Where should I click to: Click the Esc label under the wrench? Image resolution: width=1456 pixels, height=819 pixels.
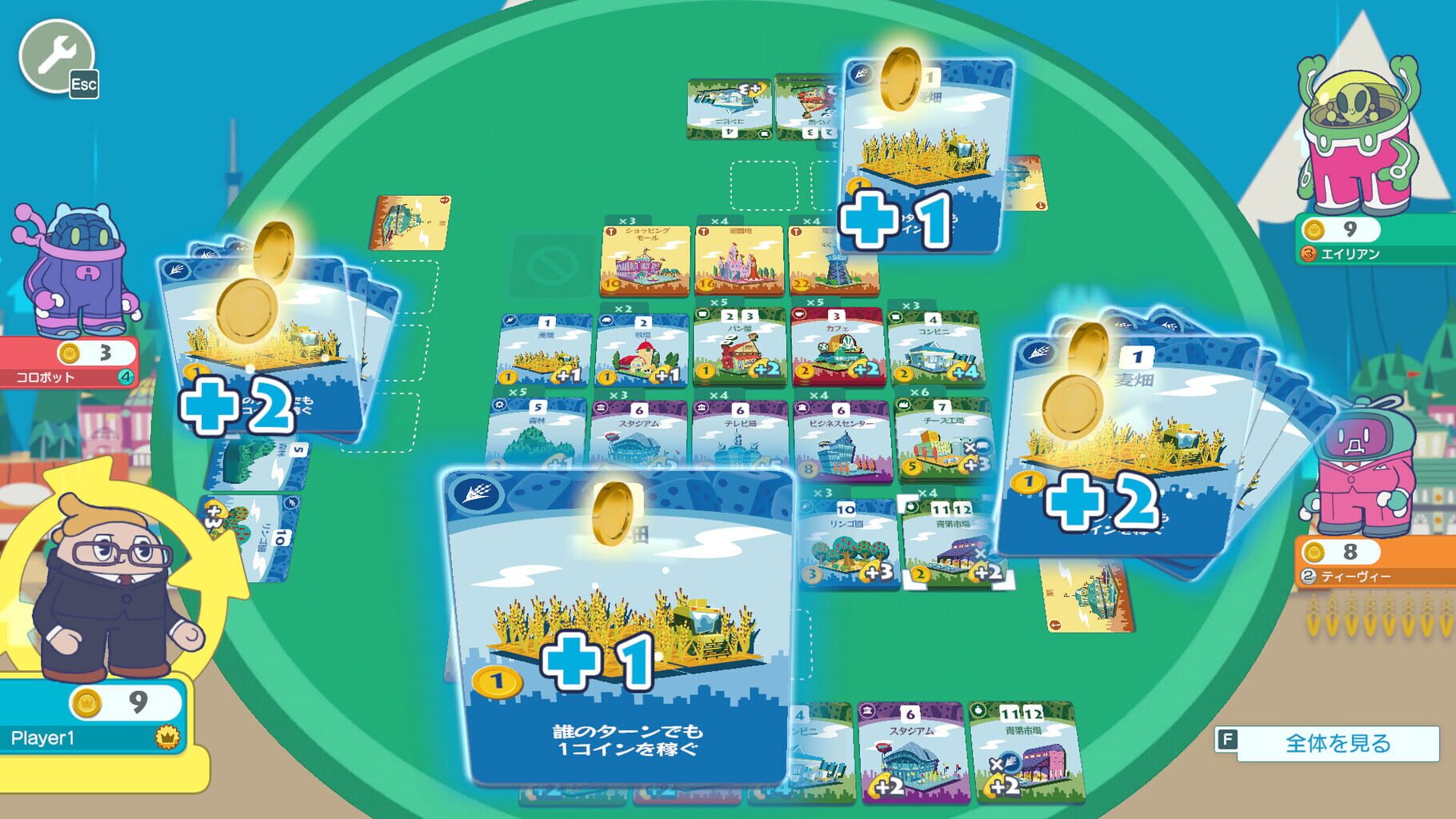pyautogui.click(x=85, y=82)
